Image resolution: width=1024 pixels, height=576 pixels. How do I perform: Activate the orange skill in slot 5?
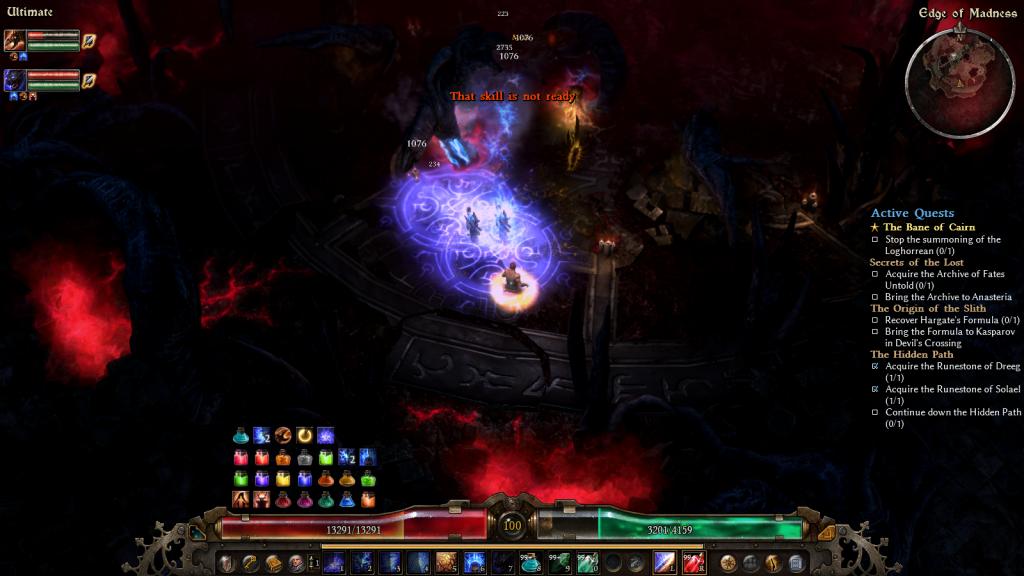446,563
